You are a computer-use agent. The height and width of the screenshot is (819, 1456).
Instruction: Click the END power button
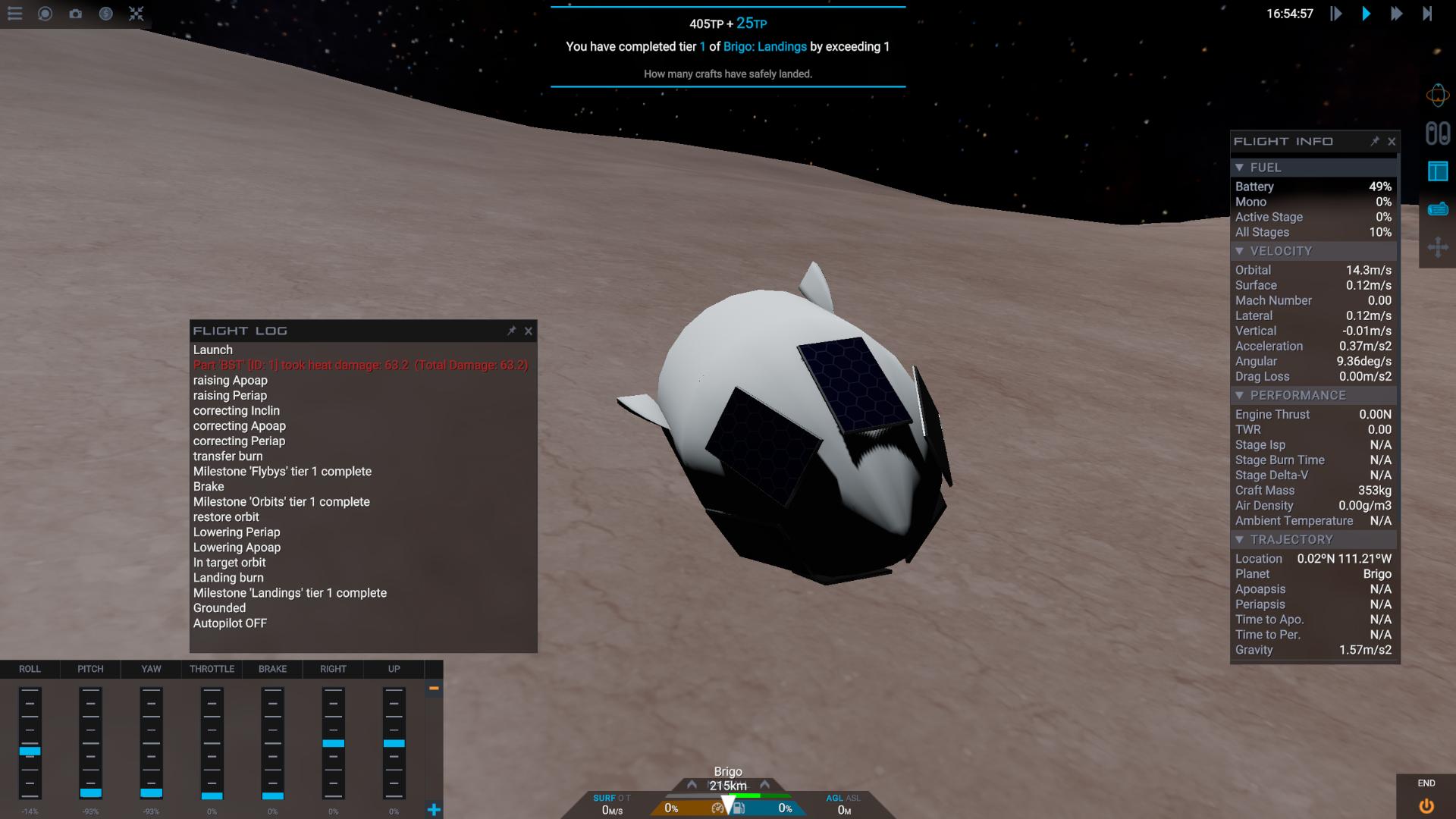1426,805
